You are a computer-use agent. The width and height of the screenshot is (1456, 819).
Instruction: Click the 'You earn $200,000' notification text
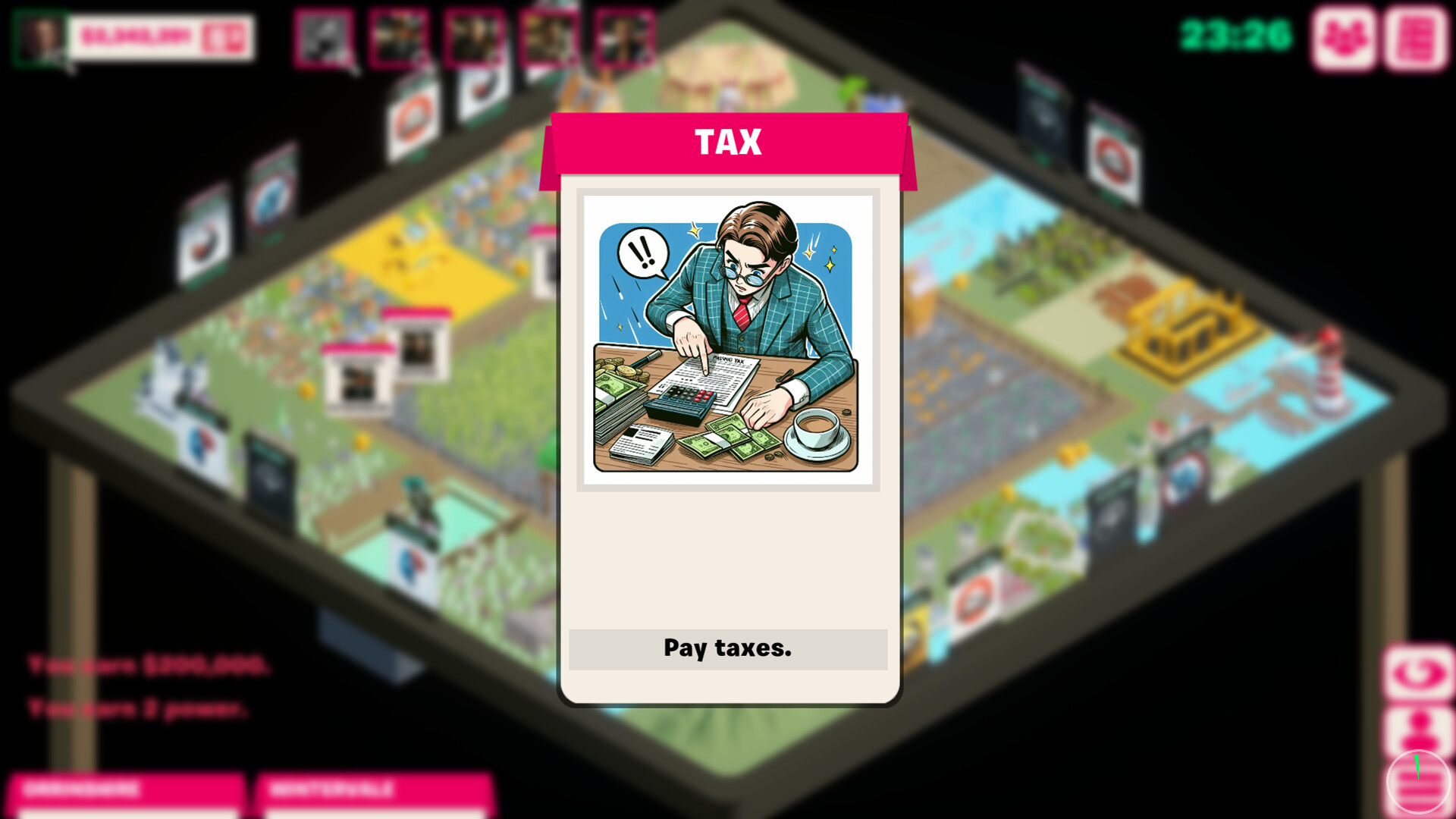pos(148,664)
